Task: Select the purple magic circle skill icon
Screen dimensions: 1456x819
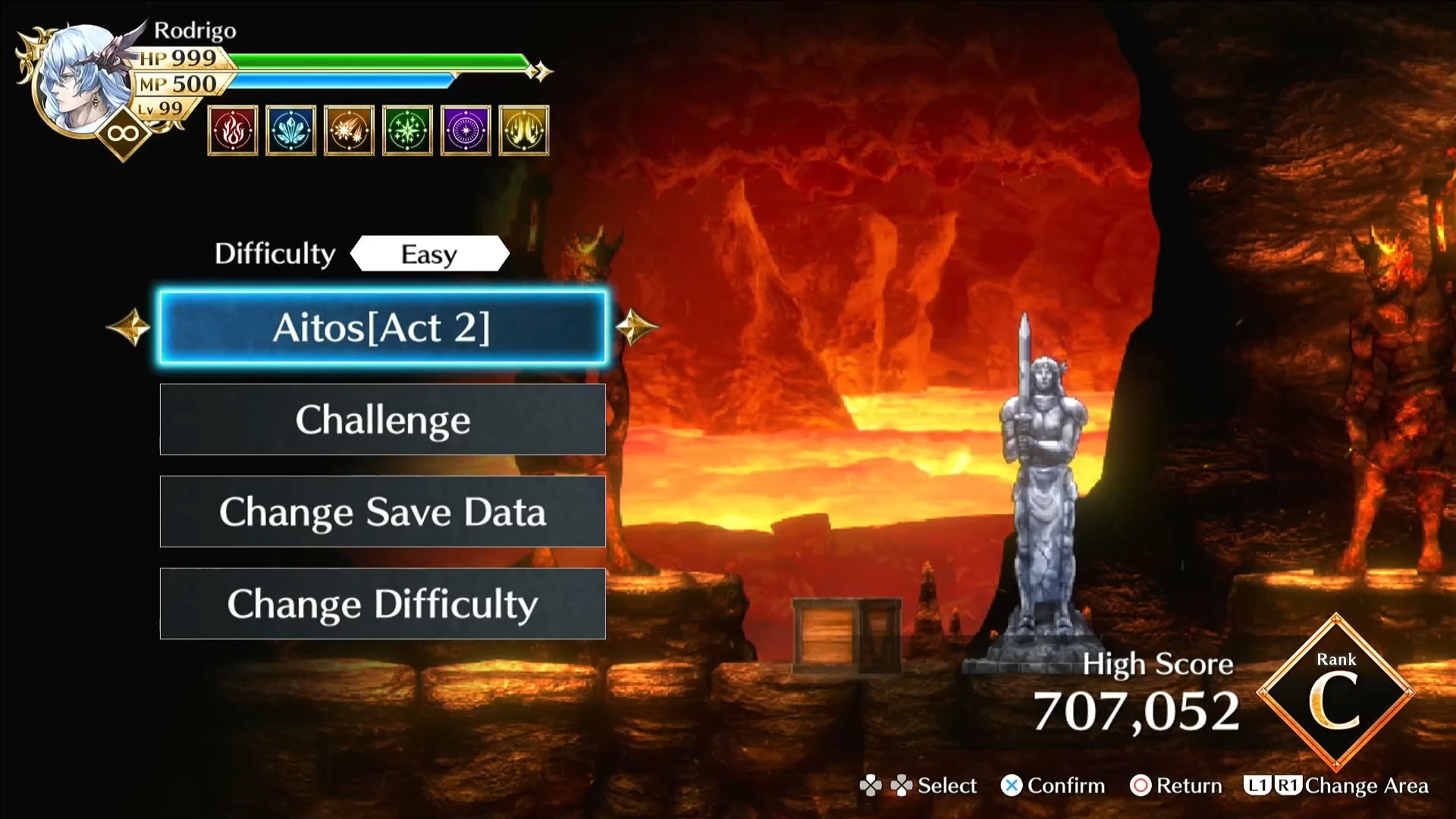Action: pyautogui.click(x=466, y=131)
